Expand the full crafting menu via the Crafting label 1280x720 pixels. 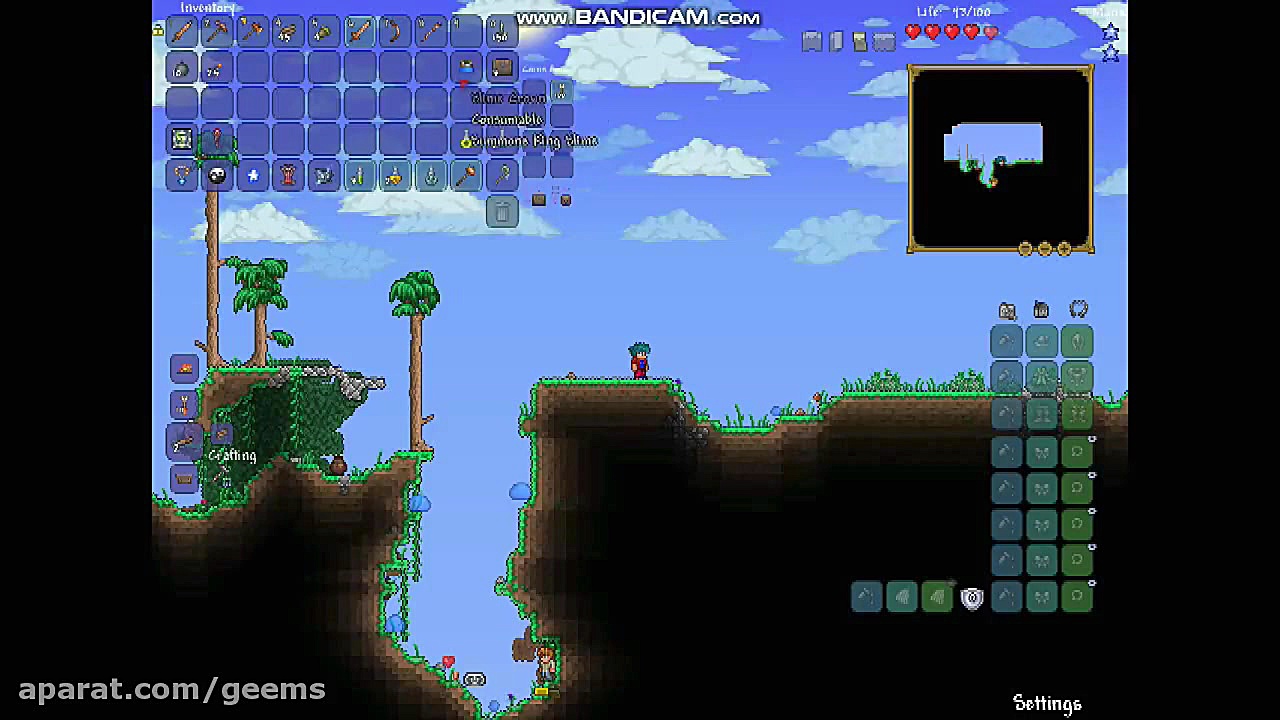point(232,455)
